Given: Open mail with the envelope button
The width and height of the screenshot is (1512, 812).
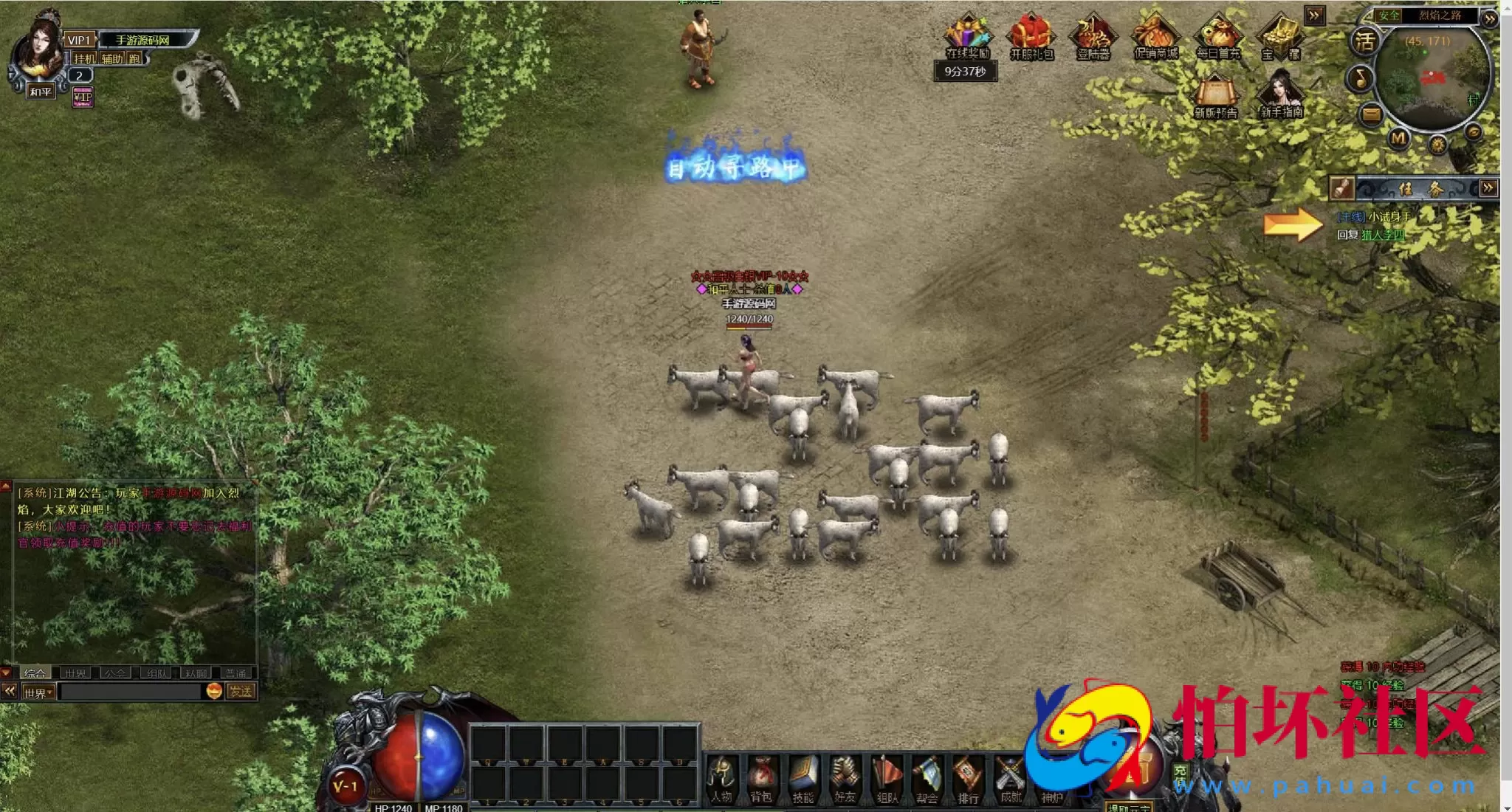Looking at the screenshot, I should (1371, 114).
